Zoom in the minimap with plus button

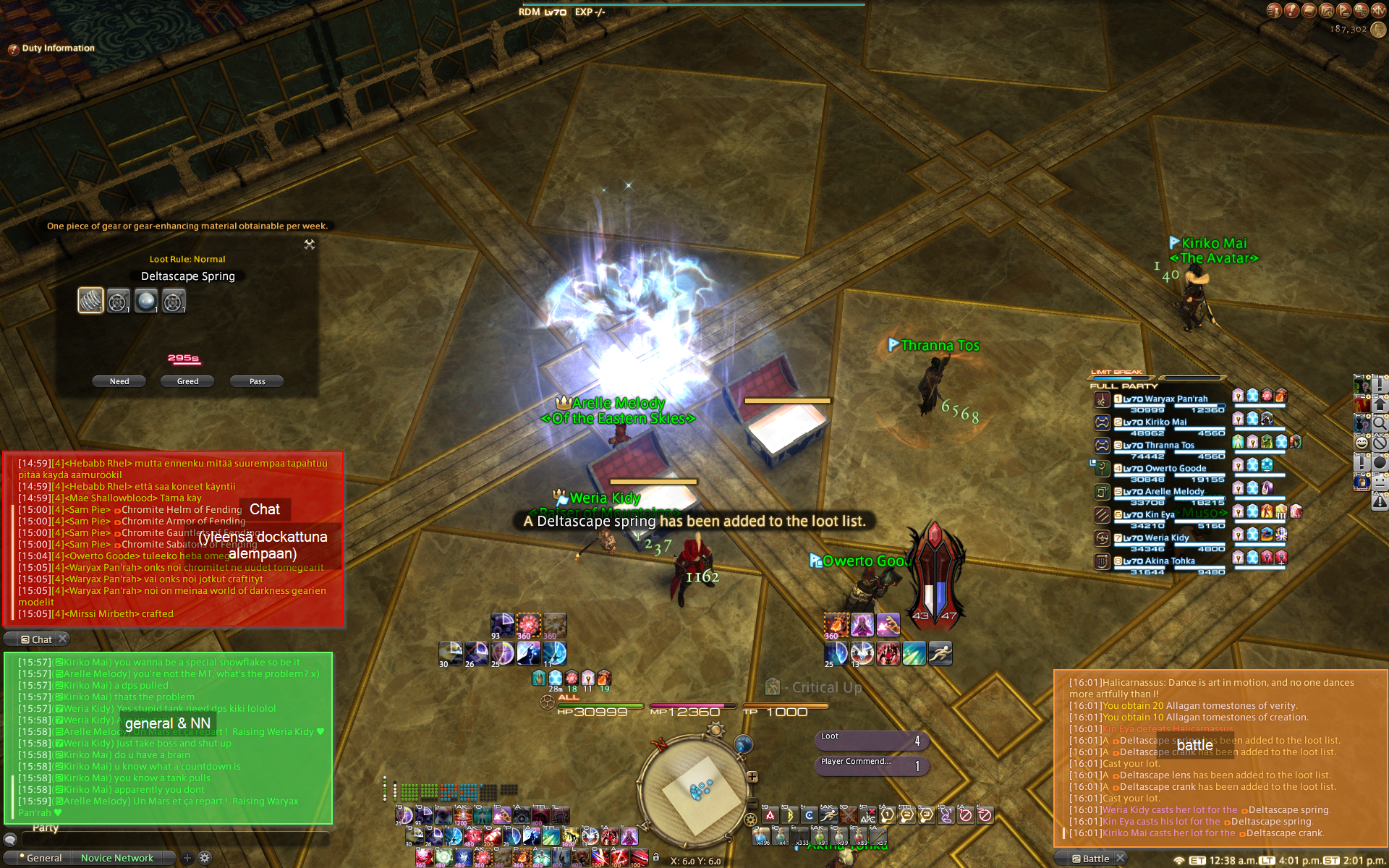point(752,777)
